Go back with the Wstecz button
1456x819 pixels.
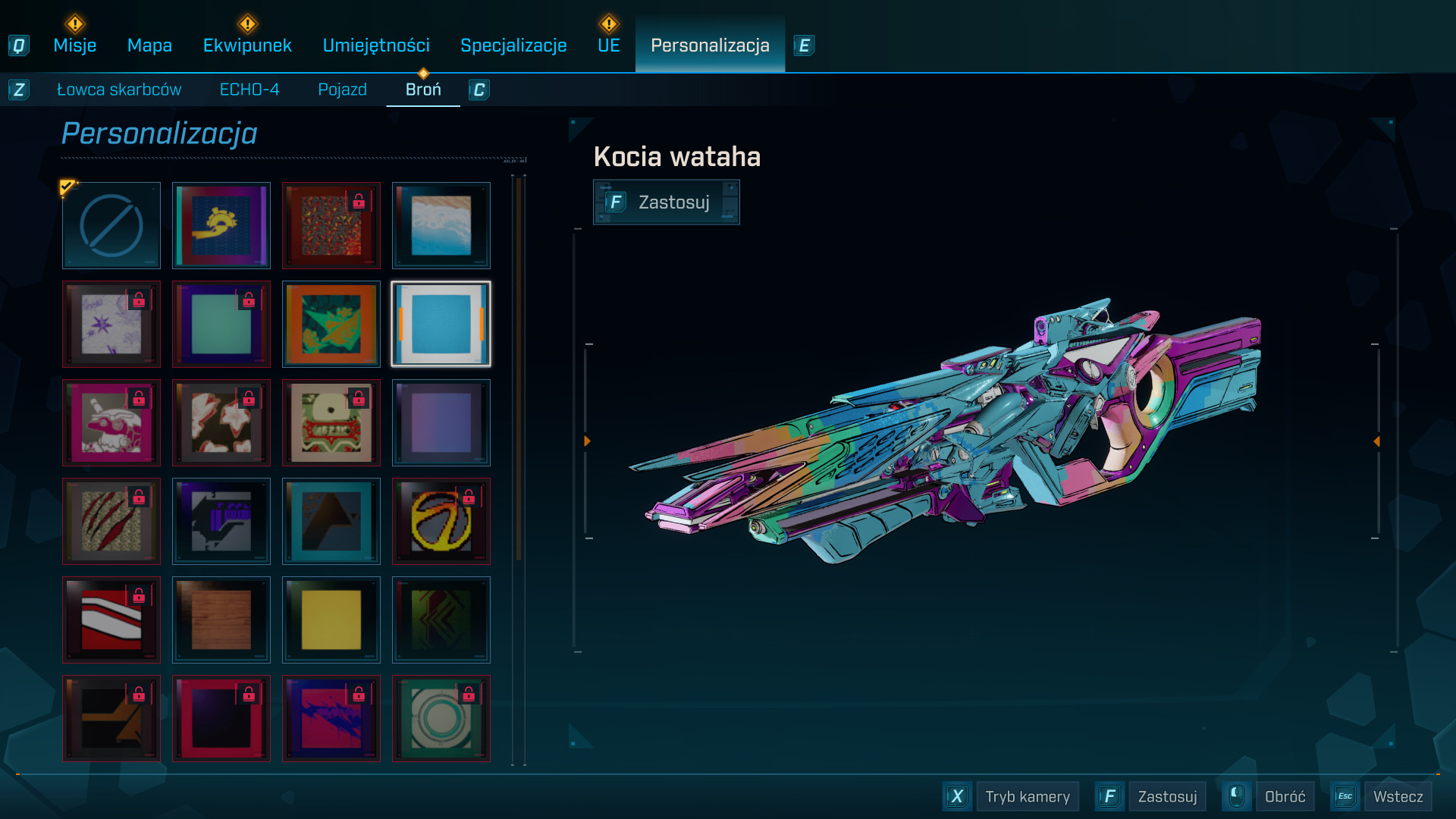[1398, 796]
